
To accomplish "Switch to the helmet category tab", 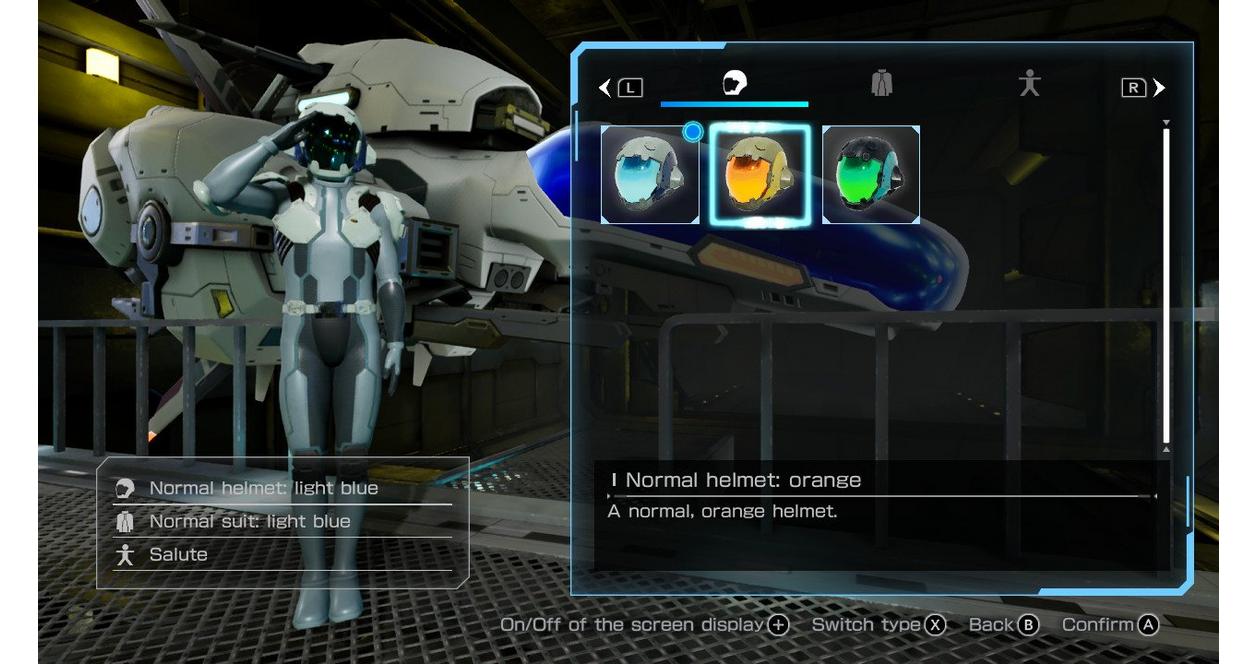I will (x=735, y=84).
